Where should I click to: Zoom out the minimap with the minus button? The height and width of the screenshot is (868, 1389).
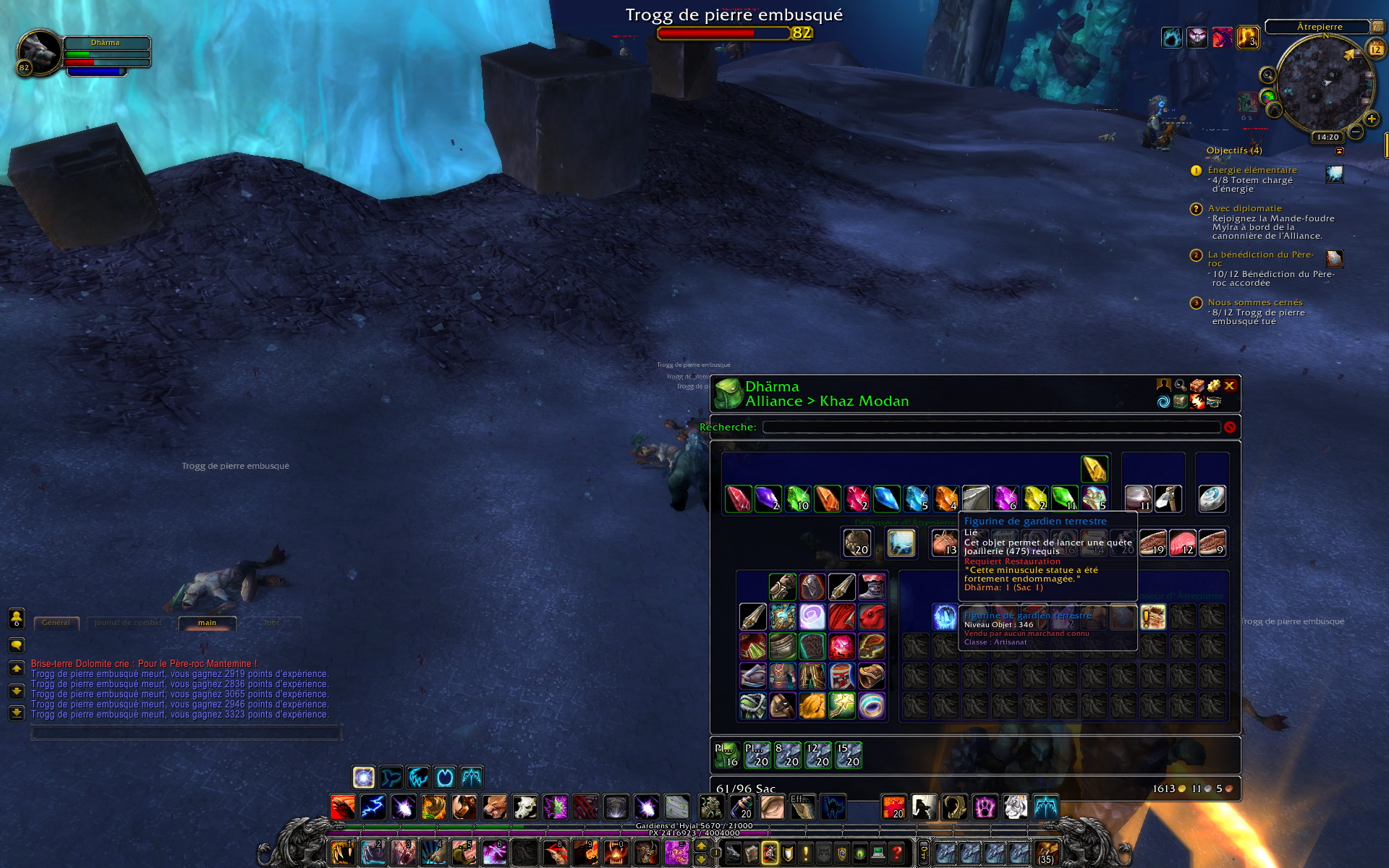[1356, 132]
